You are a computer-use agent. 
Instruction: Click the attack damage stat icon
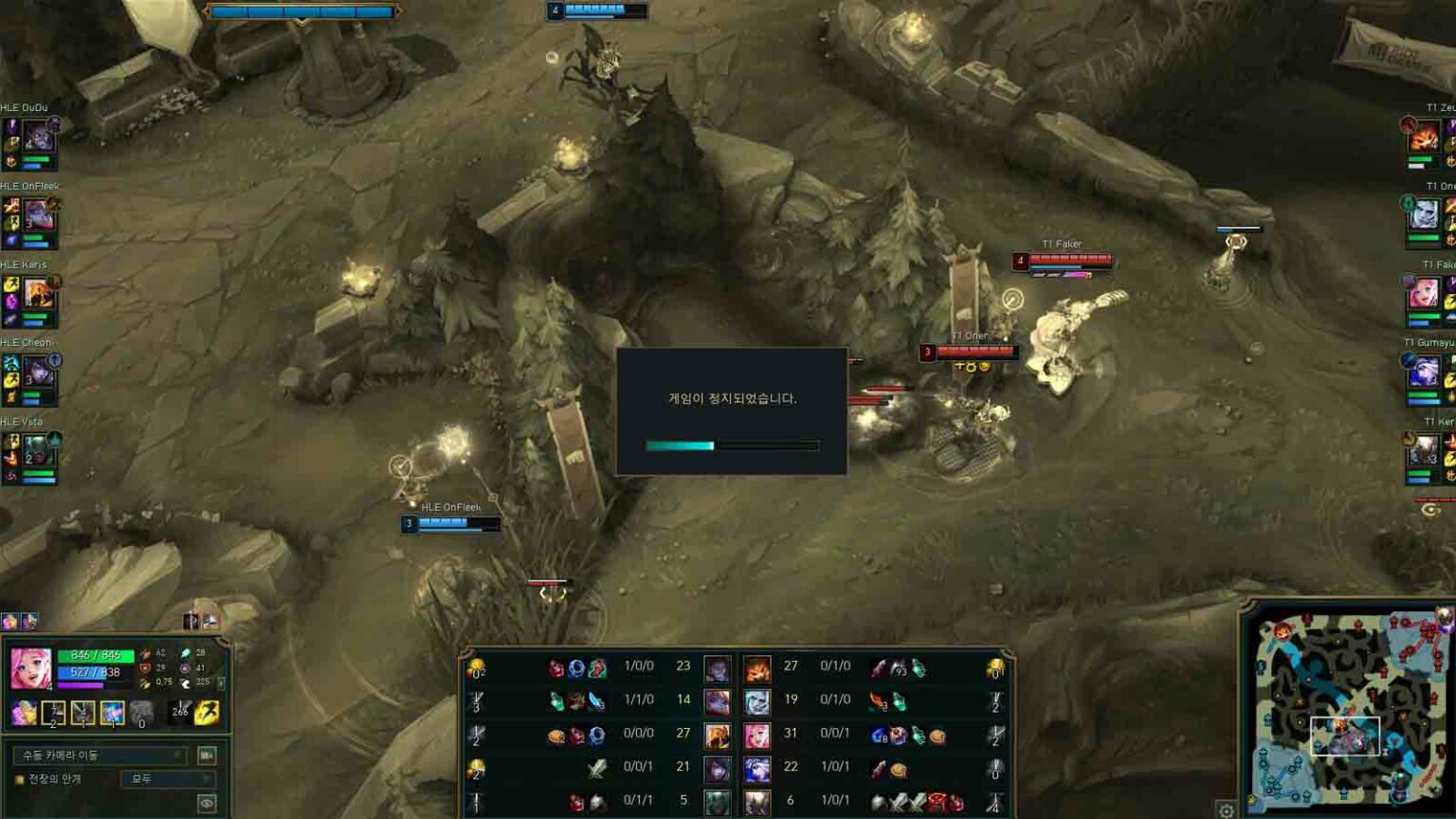(146, 653)
